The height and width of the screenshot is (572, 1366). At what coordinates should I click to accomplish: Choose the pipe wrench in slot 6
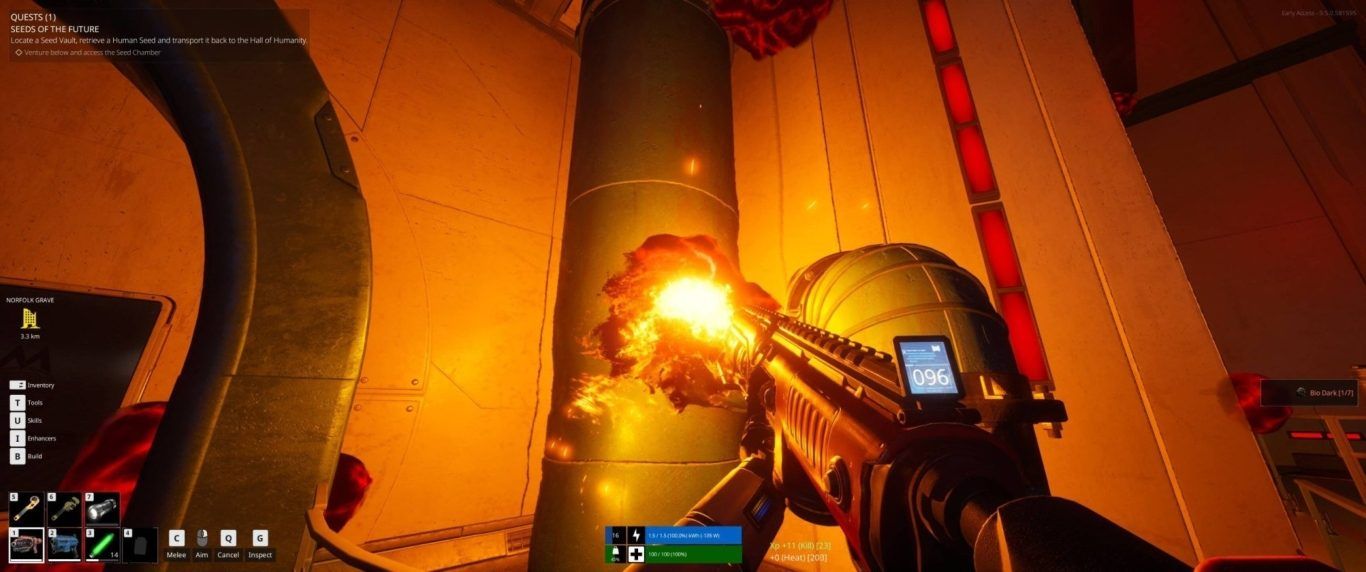point(64,509)
